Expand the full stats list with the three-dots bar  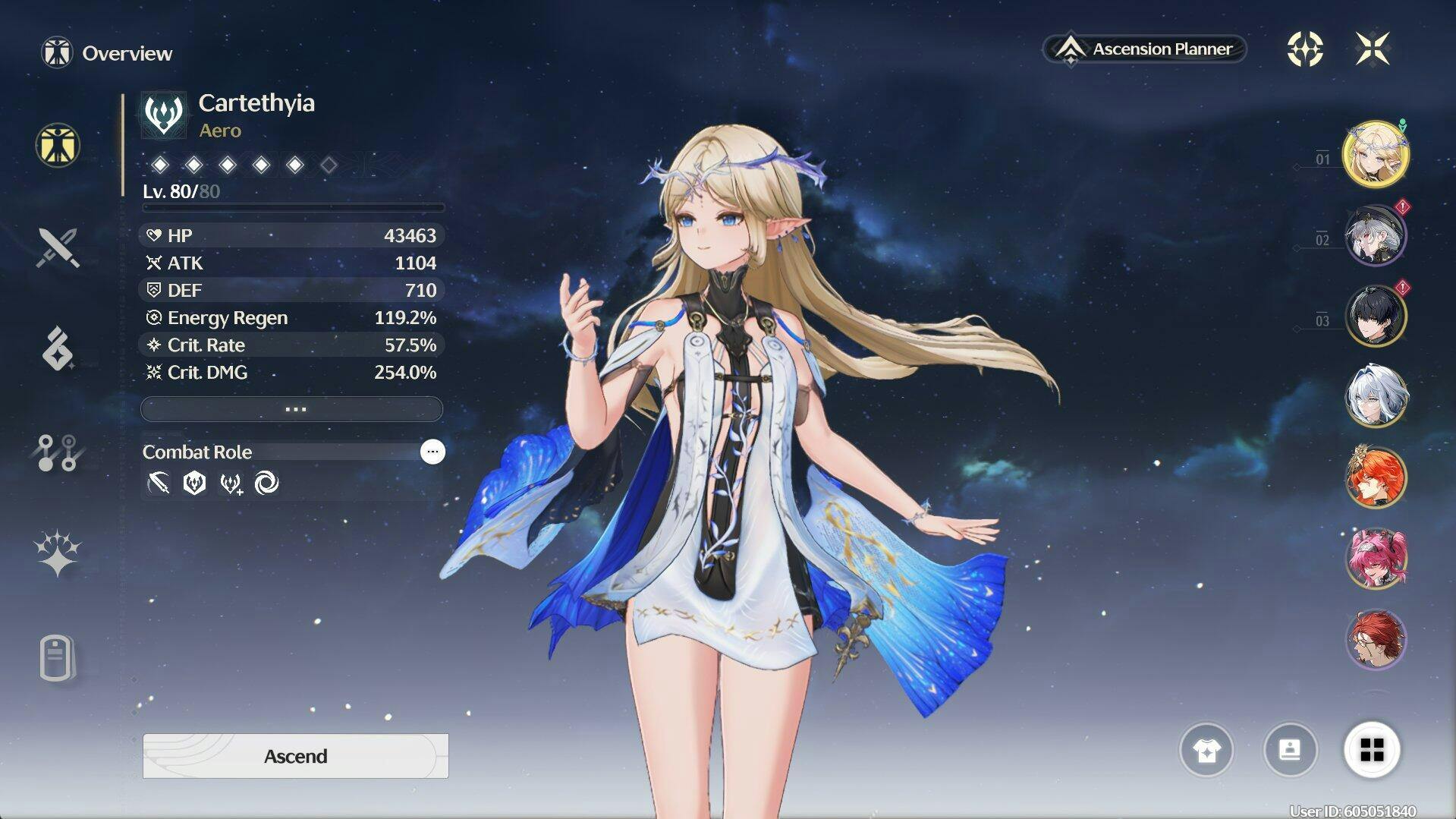[x=292, y=409]
